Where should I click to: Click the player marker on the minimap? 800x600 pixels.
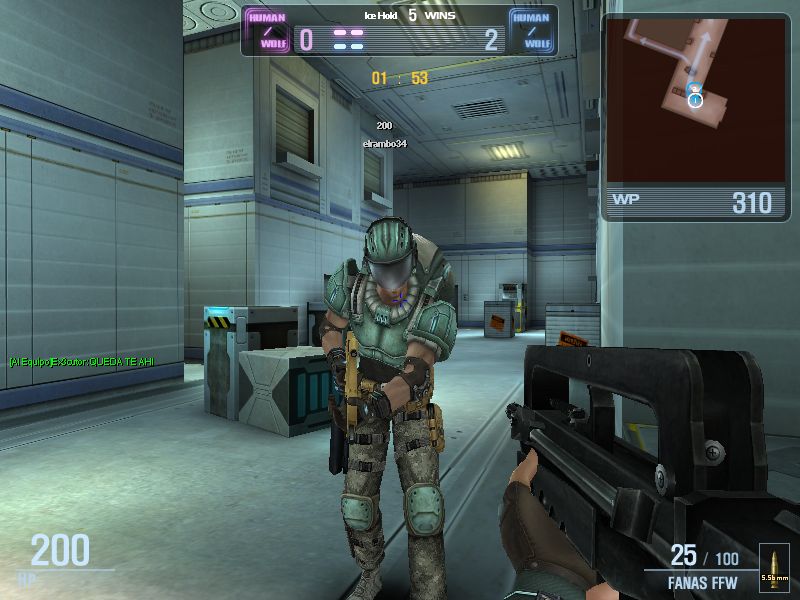click(x=696, y=97)
